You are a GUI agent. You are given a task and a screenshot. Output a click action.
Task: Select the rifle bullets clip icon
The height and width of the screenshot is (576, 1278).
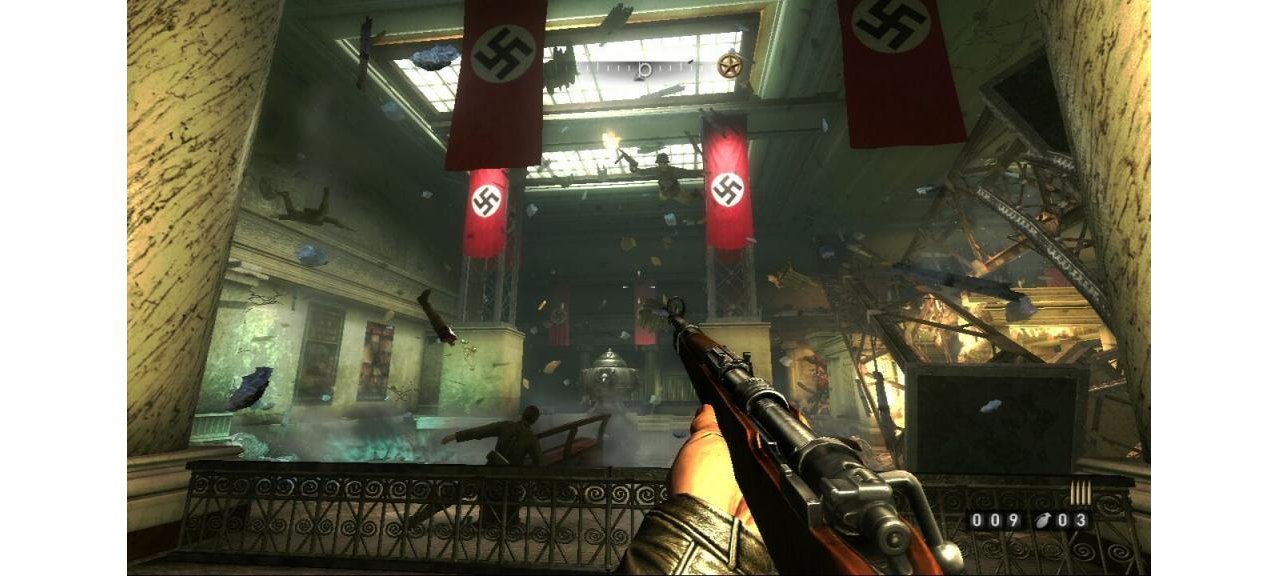[1080, 493]
